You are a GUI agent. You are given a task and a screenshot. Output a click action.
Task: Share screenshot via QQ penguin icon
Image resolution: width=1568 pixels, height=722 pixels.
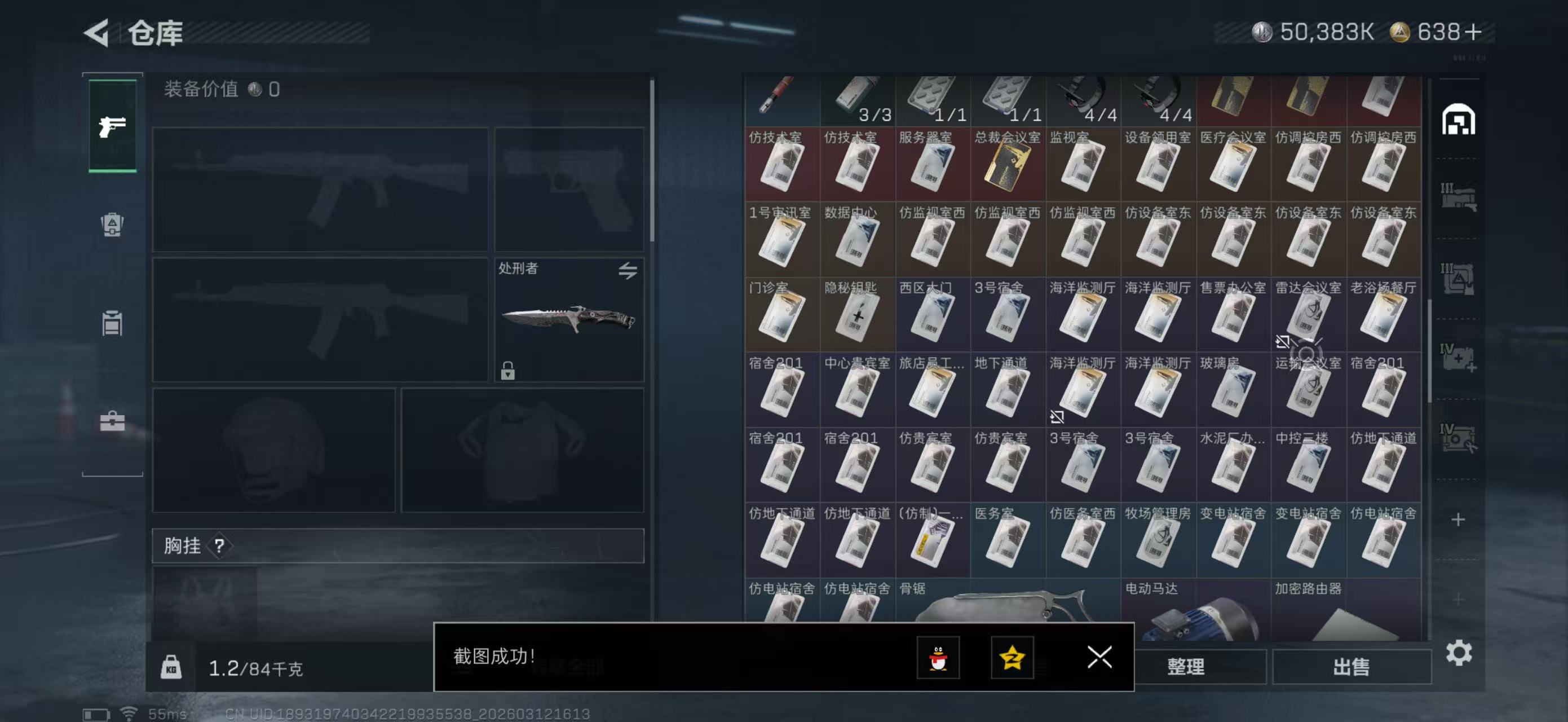[938, 658]
